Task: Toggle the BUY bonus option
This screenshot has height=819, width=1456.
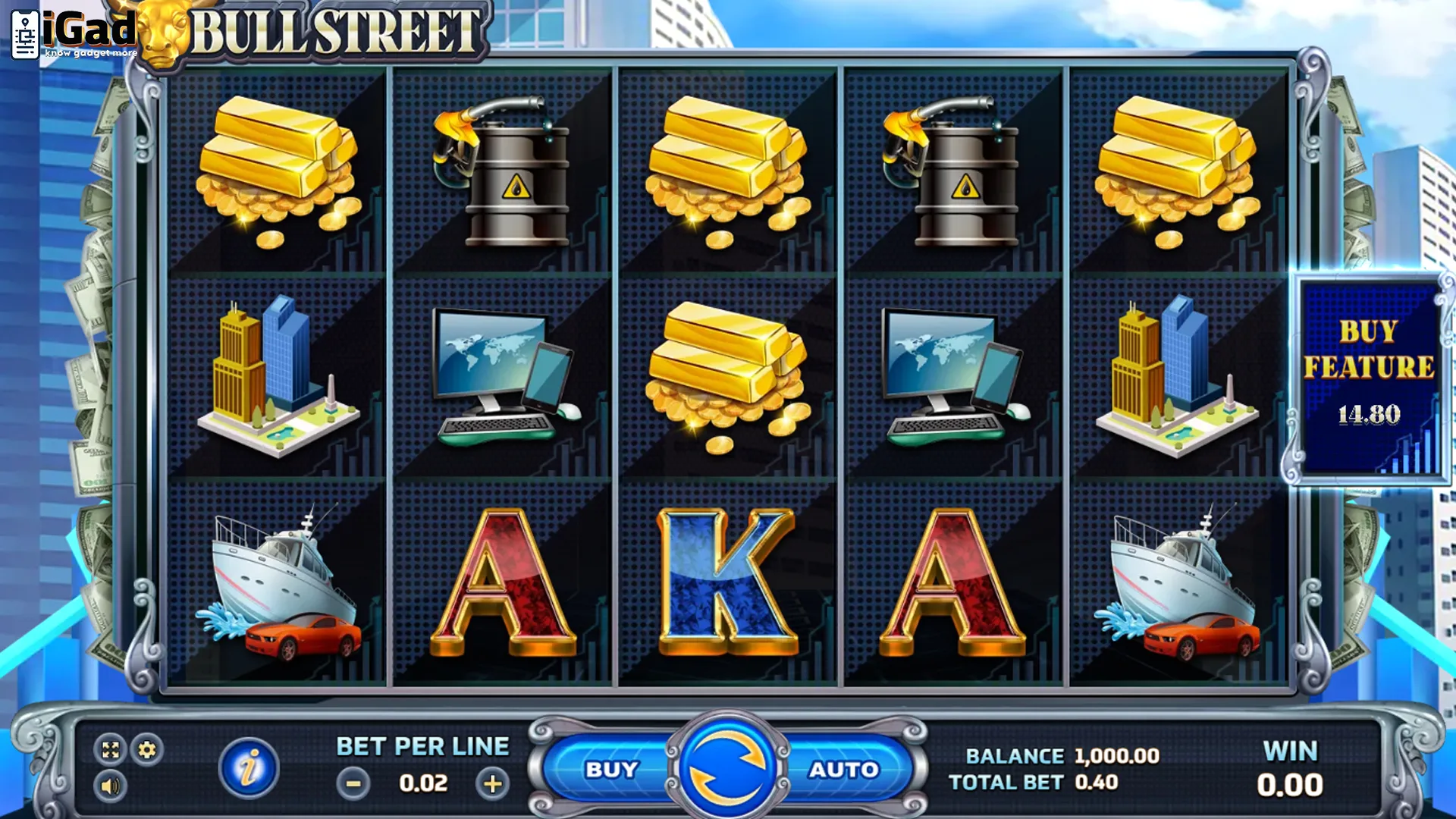Action: coord(611,770)
